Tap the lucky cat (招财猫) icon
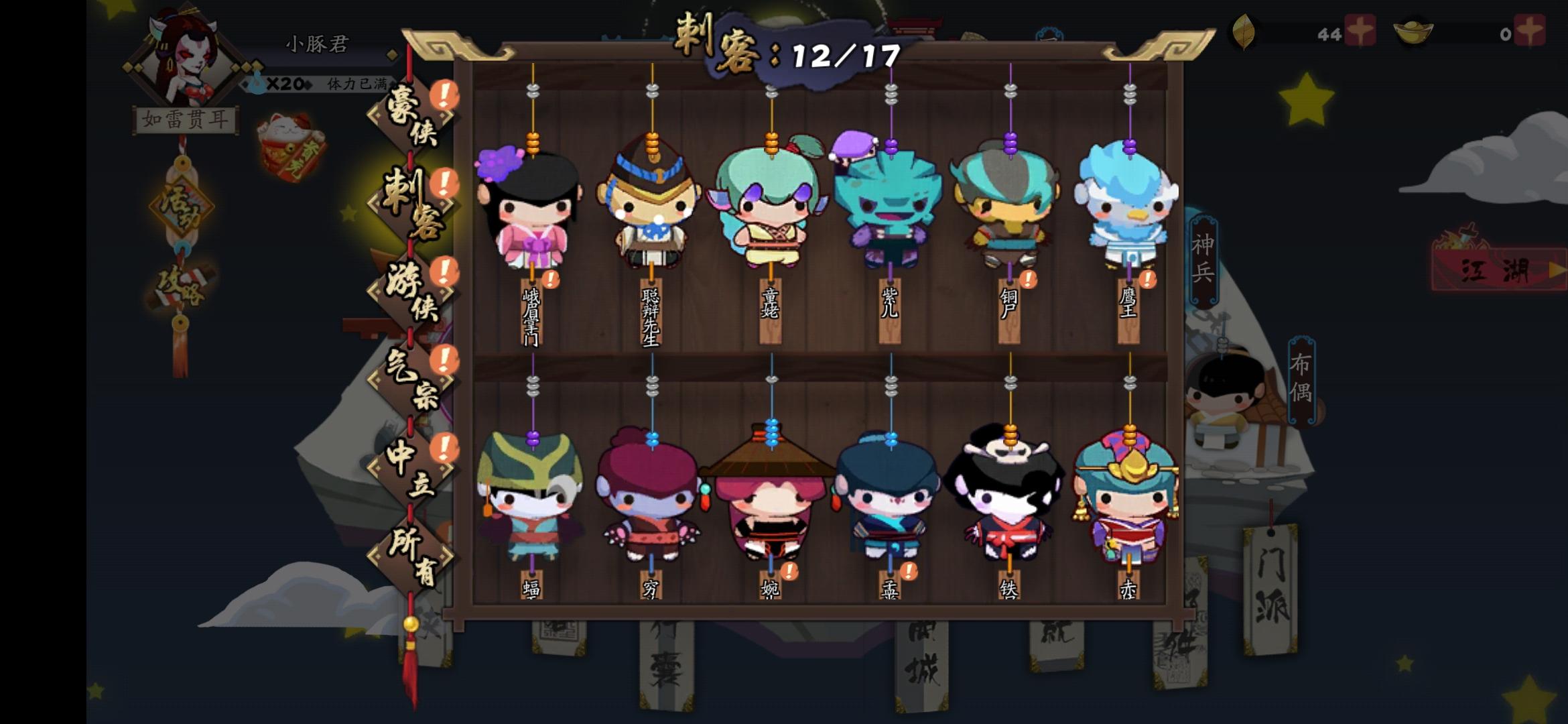The width and height of the screenshot is (1568, 724). (289, 144)
